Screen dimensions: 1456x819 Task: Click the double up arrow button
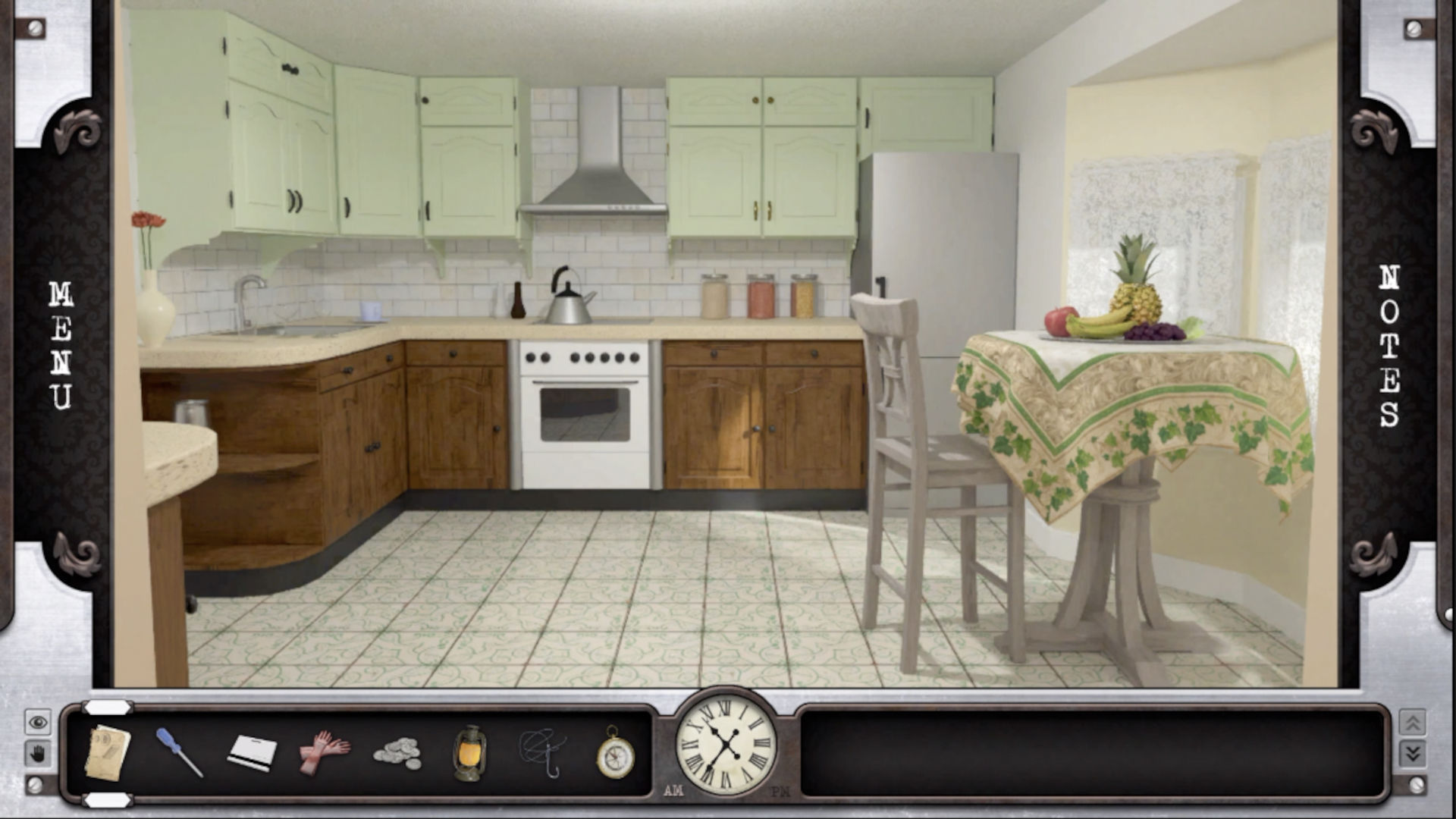(1412, 722)
